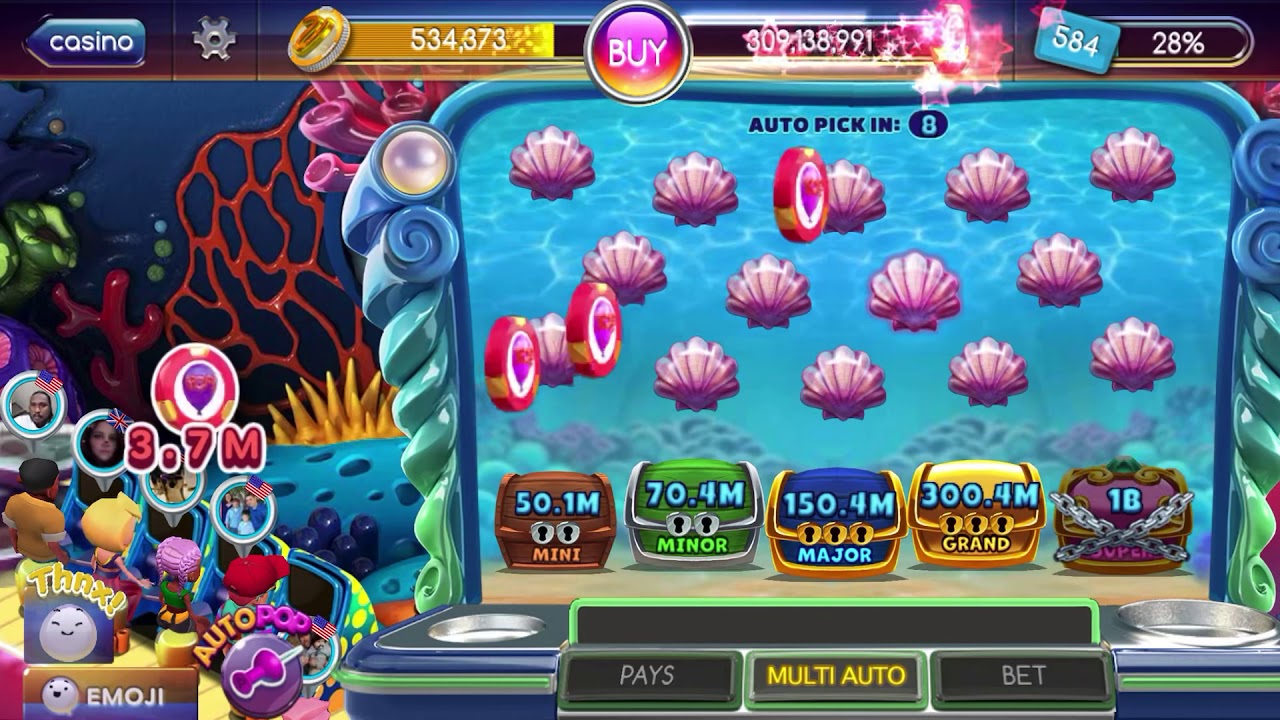Open the gear settings menu
The image size is (1280, 720).
click(213, 41)
